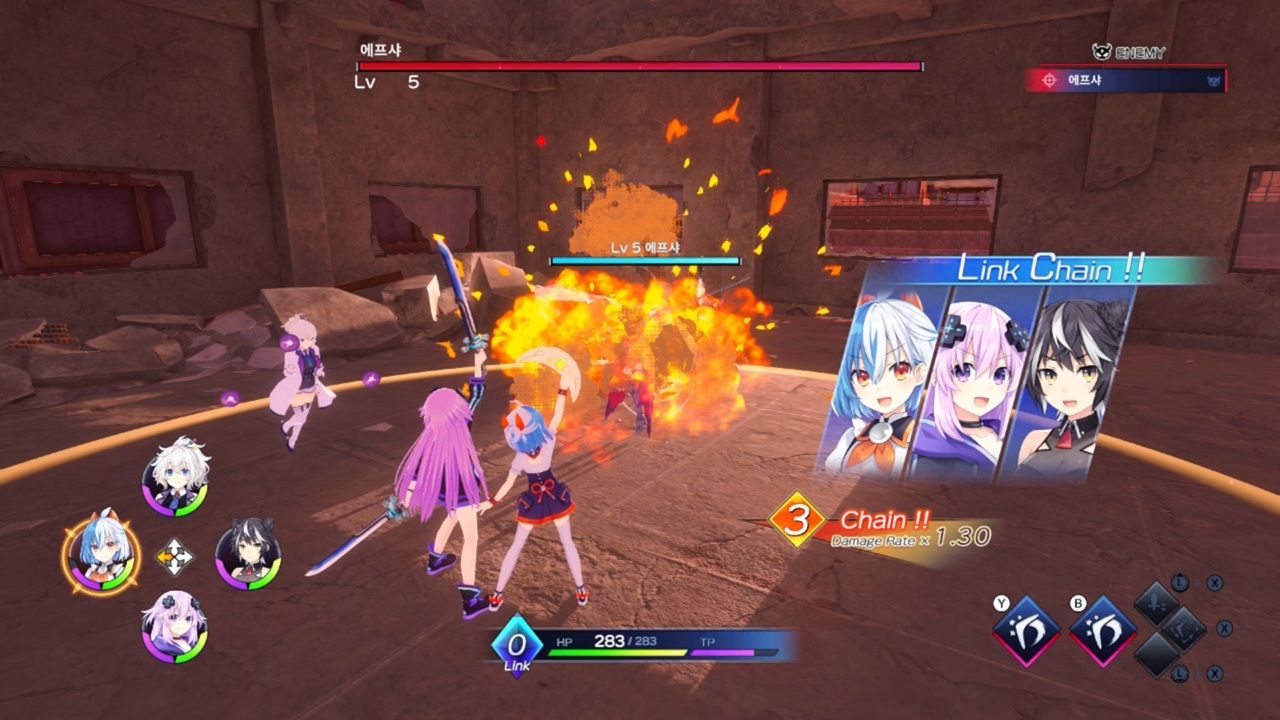Click the four-arrow character switch icon
This screenshot has height=720, width=1280.
(174, 557)
